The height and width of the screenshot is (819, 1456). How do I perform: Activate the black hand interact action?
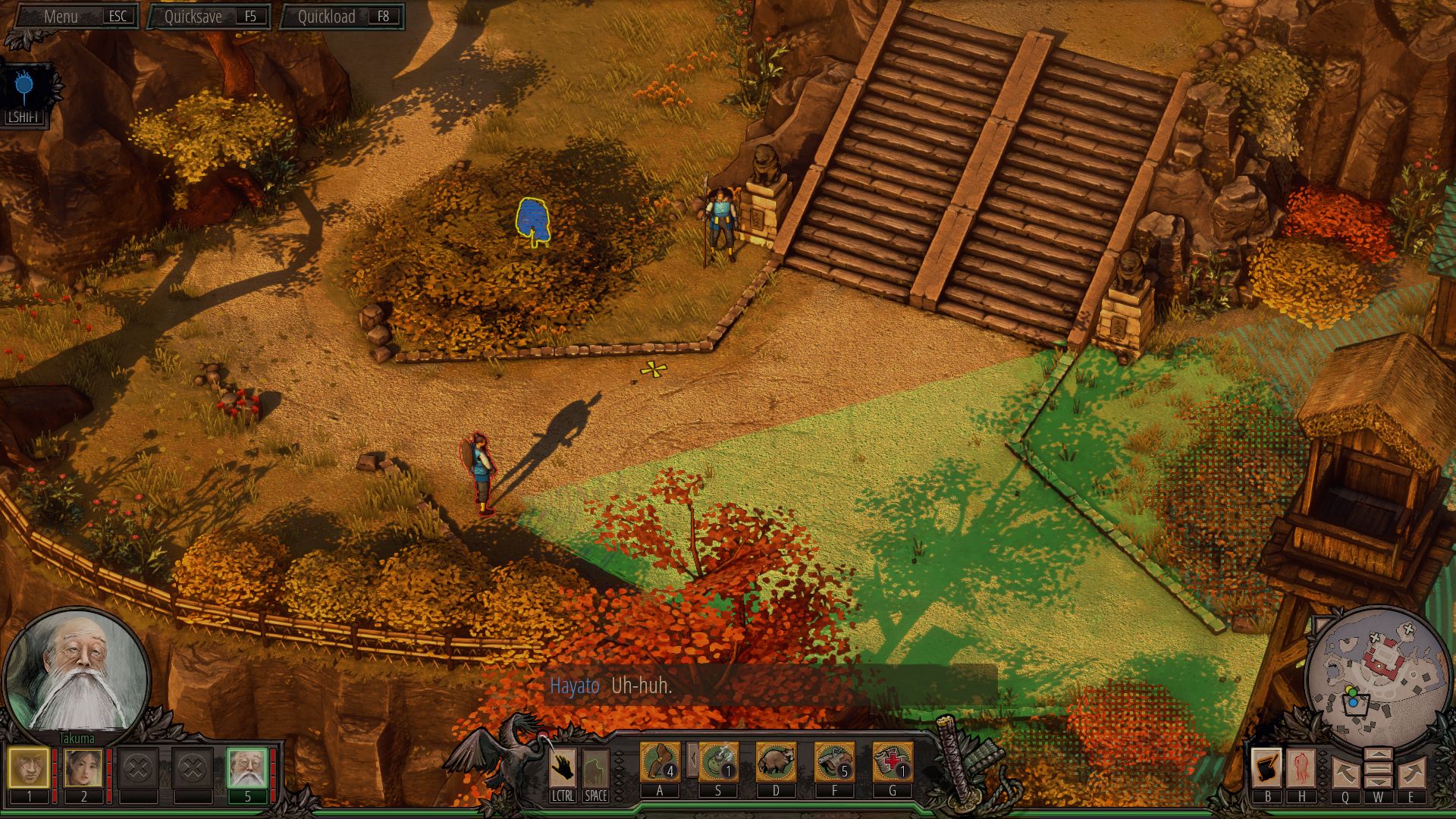[x=563, y=767]
